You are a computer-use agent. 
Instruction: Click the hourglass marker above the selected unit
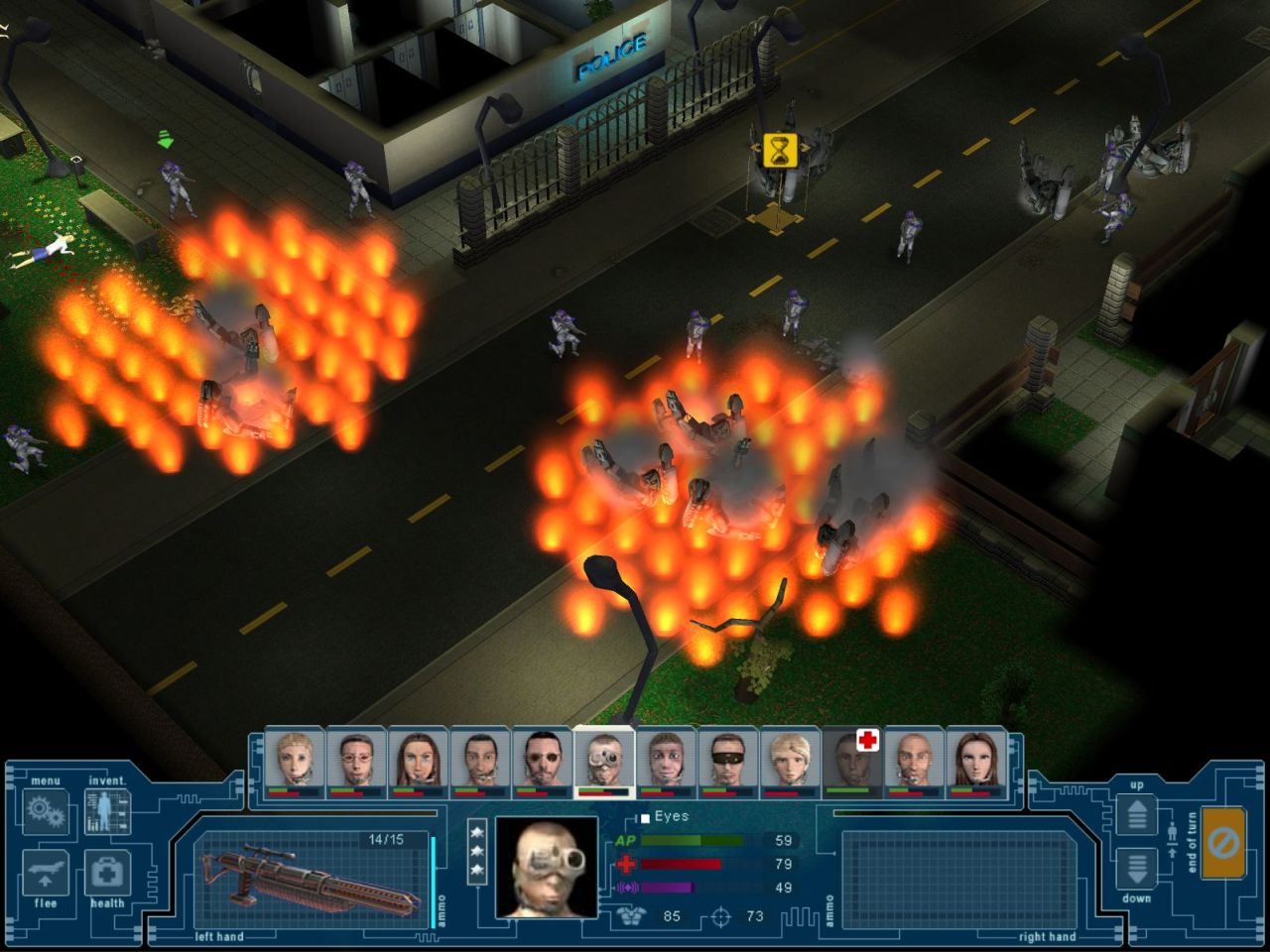780,150
